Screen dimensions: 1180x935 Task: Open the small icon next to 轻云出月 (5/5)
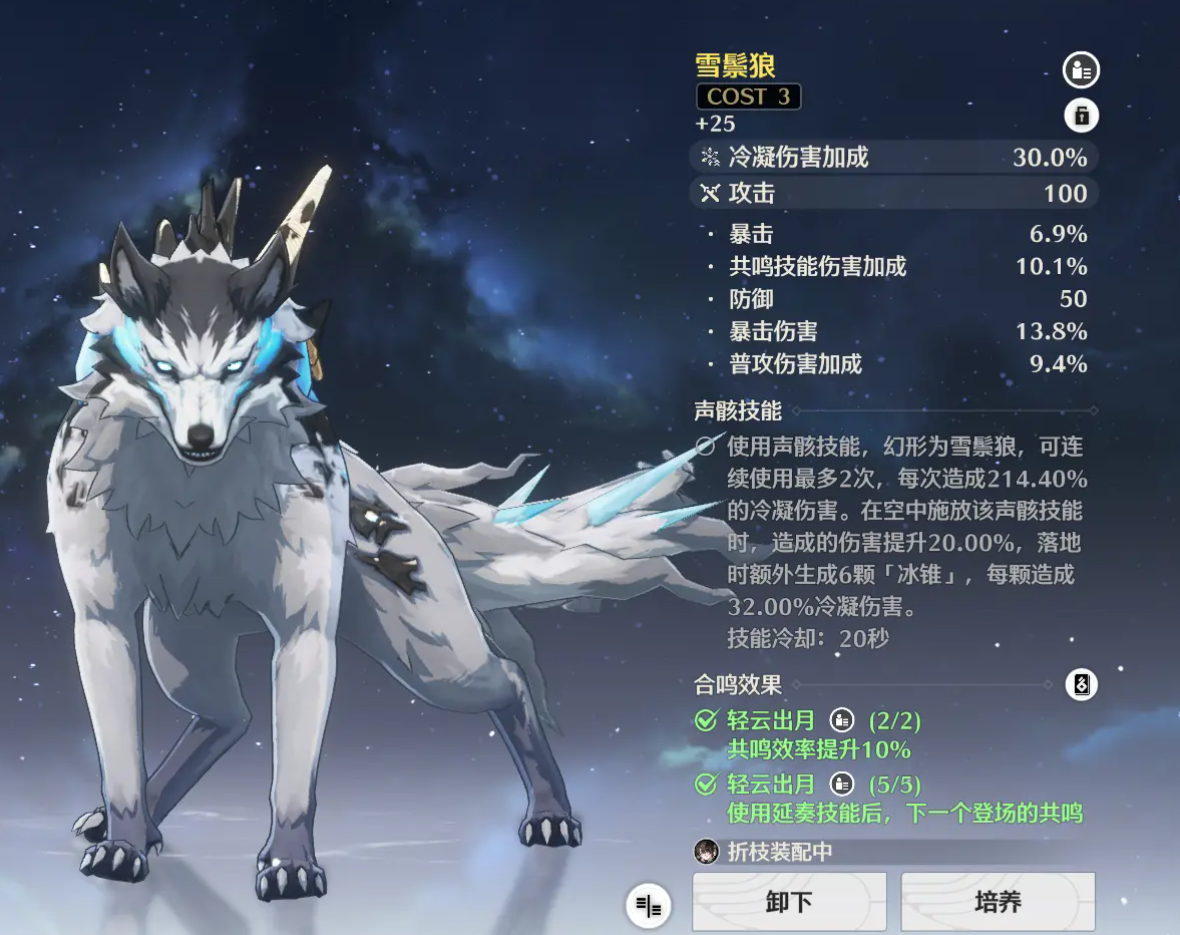[843, 783]
